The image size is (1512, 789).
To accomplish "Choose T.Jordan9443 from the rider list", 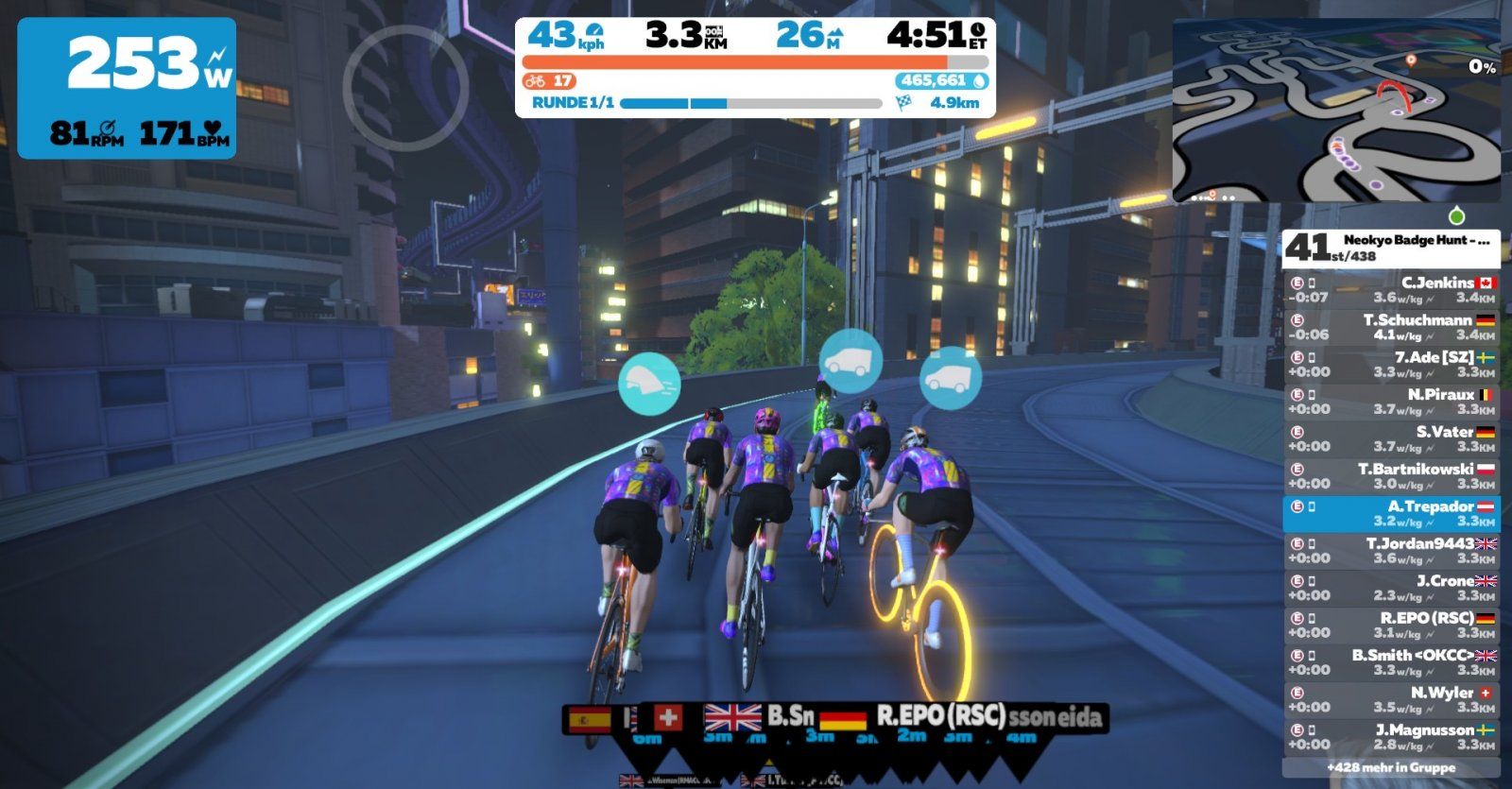I will 1390,551.
